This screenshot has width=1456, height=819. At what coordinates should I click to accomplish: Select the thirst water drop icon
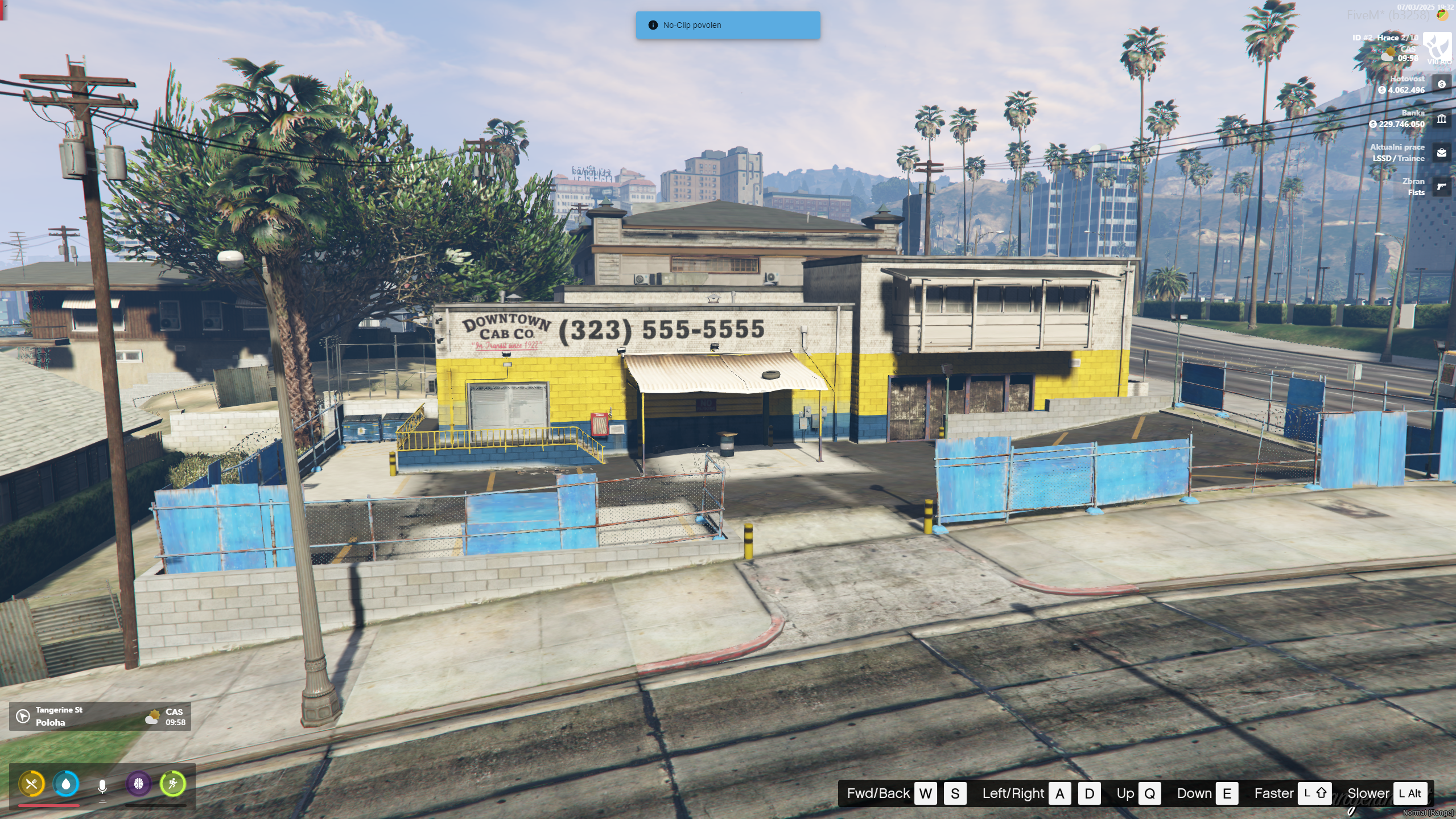point(66,784)
